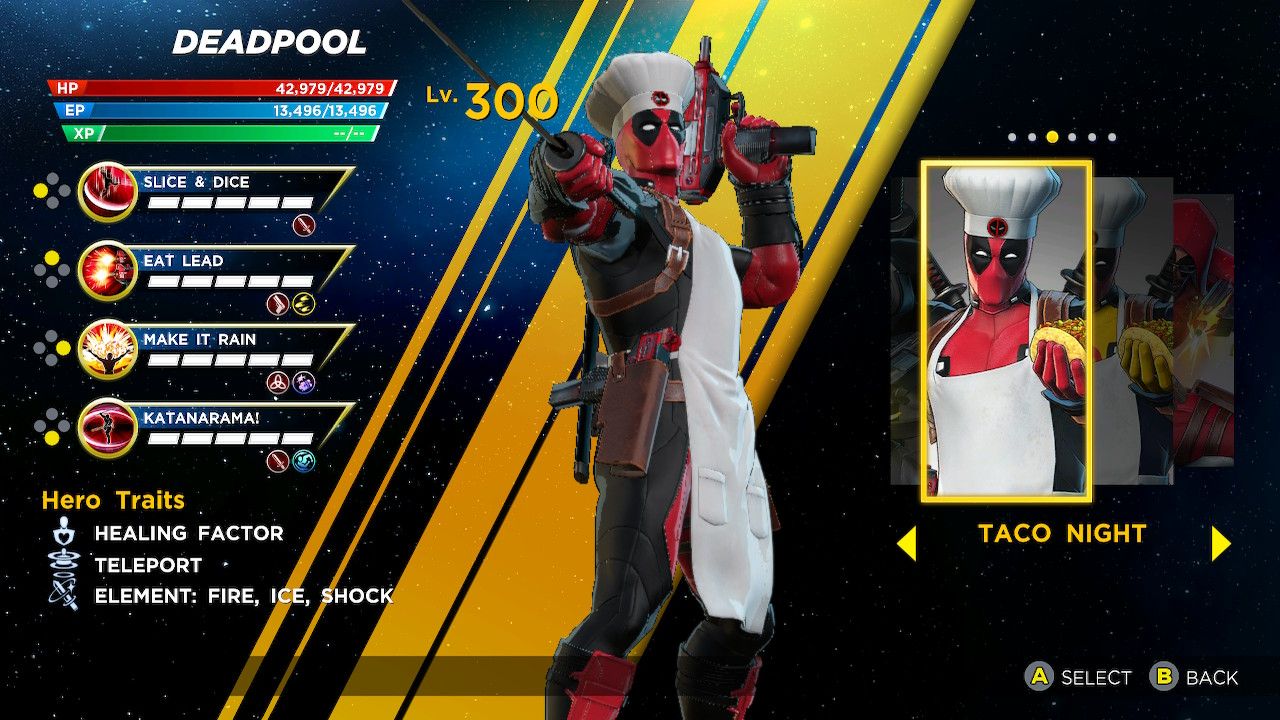This screenshot has height=720, width=1280.
Task: Click the left yellow costume arrow
Action: pyautogui.click(x=906, y=543)
